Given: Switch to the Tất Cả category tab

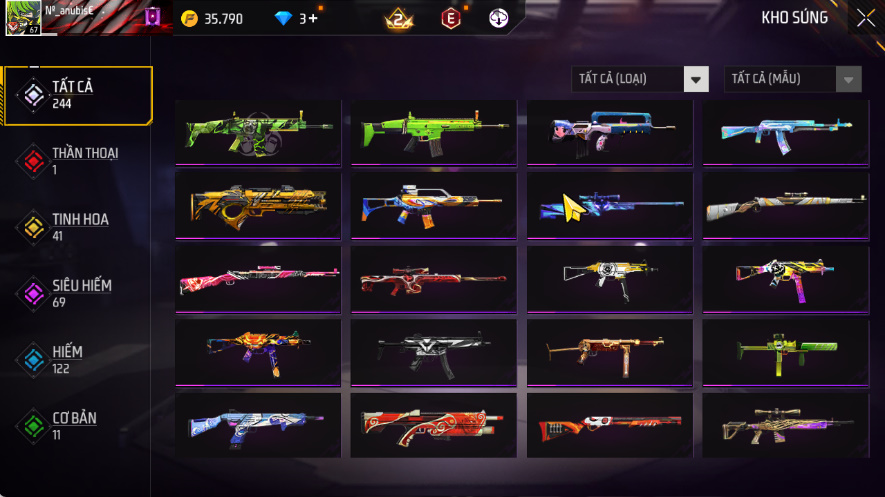Looking at the screenshot, I should 78,95.
